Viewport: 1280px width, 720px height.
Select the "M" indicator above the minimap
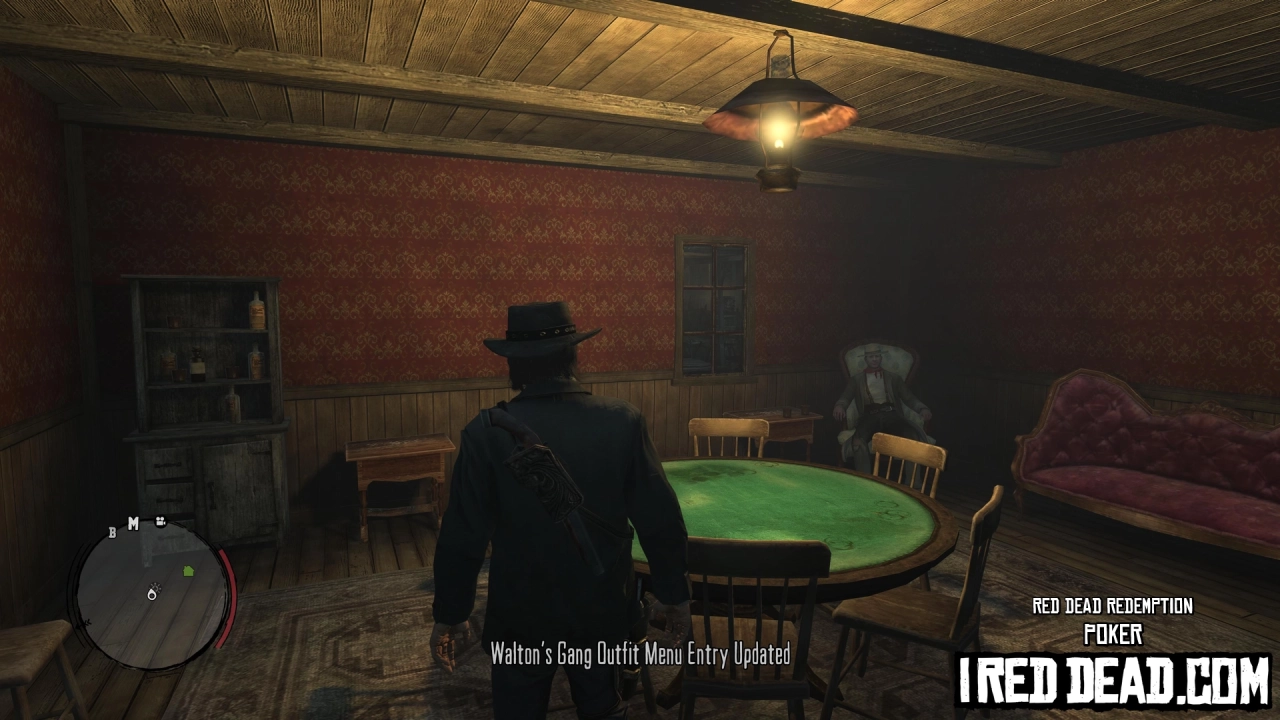tap(133, 522)
